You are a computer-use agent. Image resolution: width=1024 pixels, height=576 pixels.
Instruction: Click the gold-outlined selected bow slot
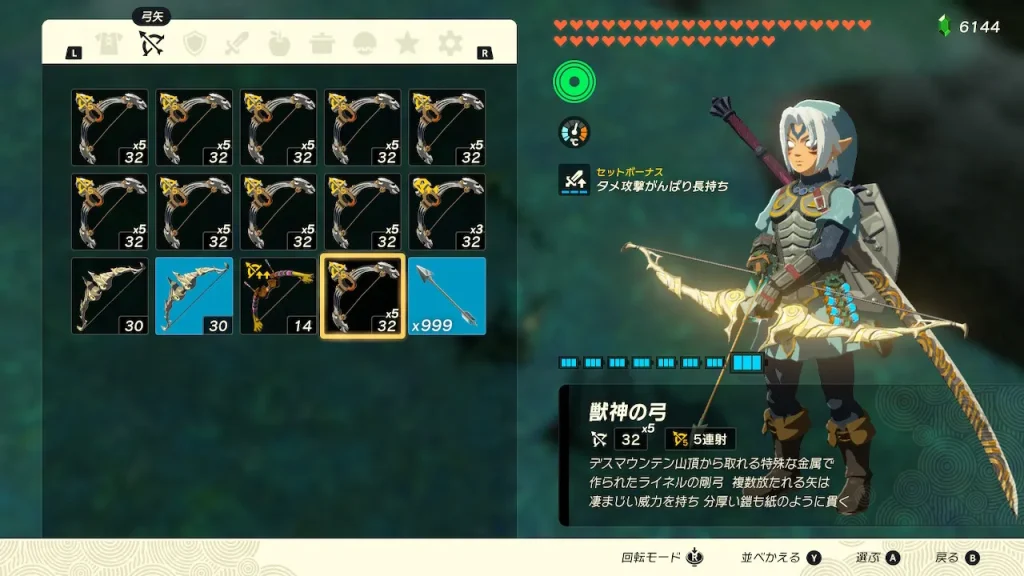click(362, 296)
